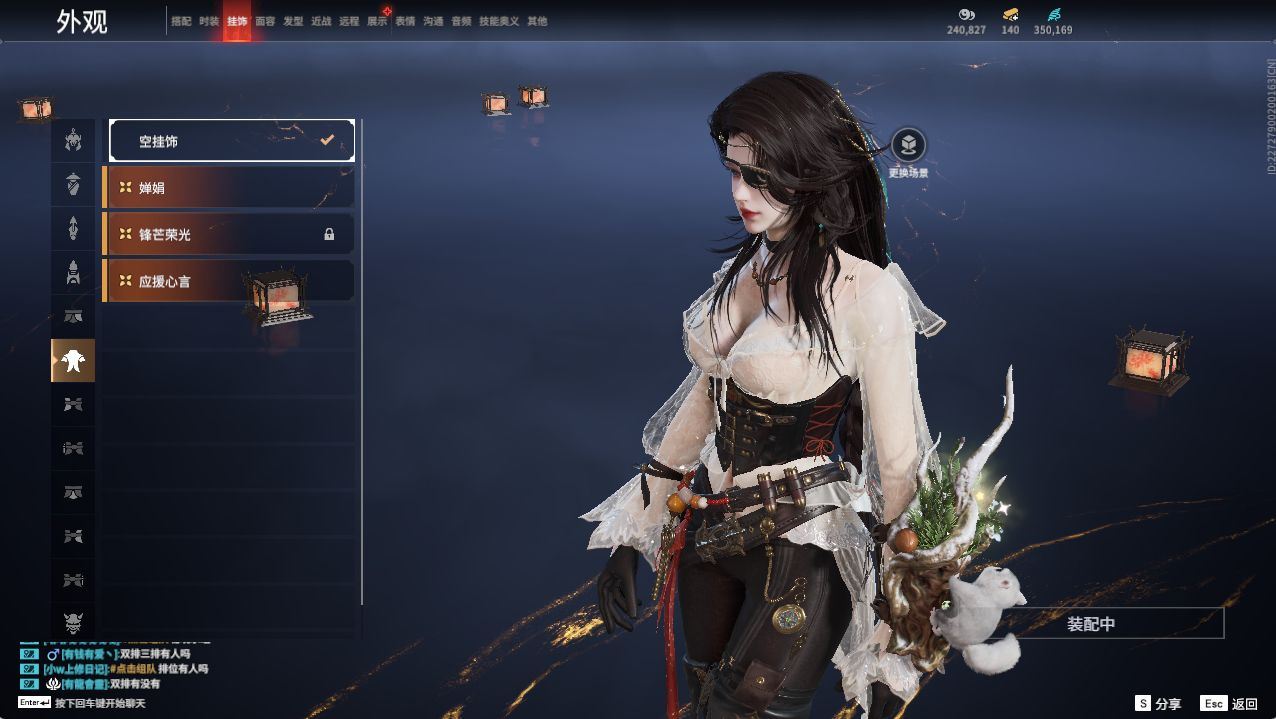The height and width of the screenshot is (719, 1276).
Task: Choose the 婵娟 accessory
Action: (x=229, y=188)
